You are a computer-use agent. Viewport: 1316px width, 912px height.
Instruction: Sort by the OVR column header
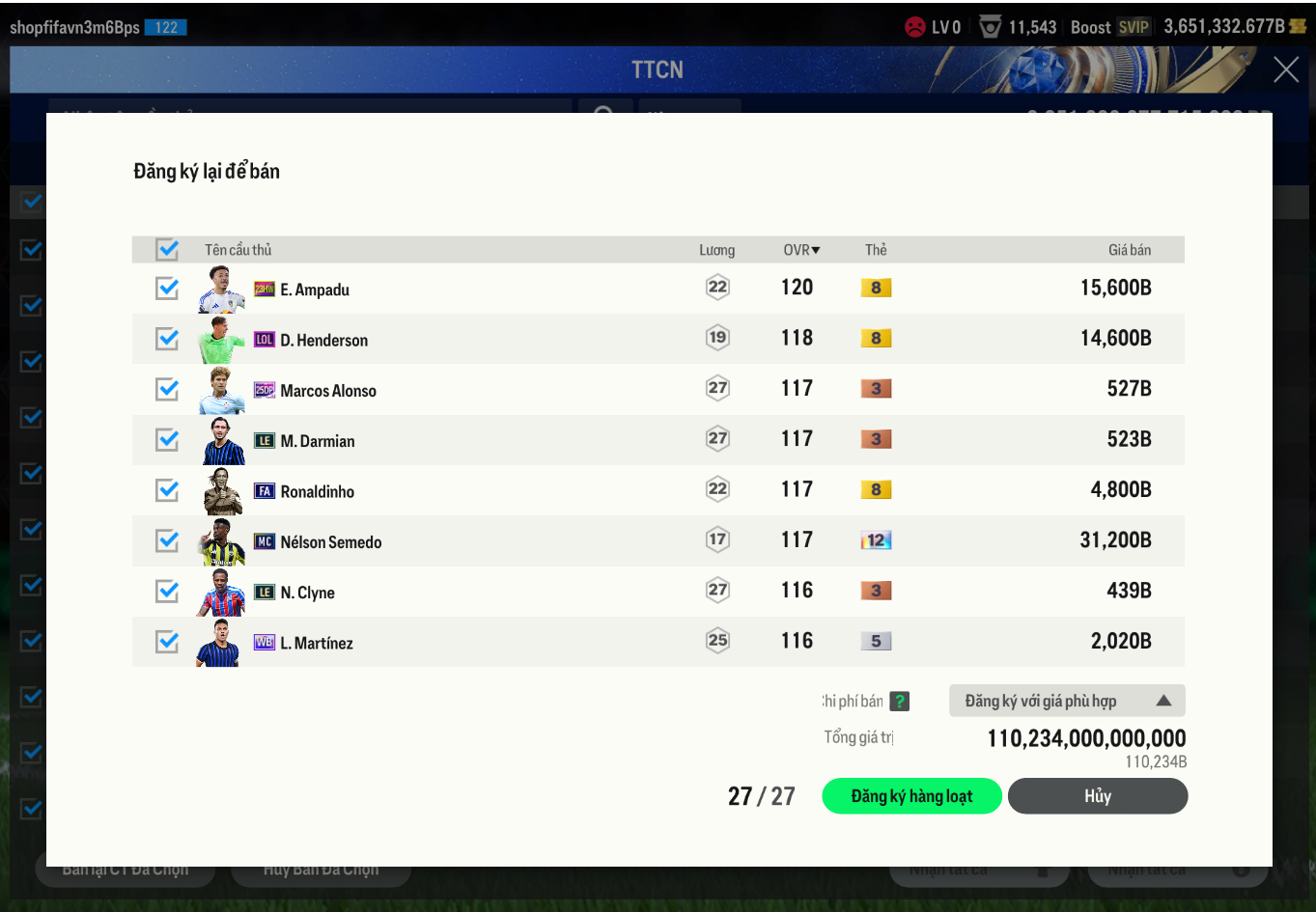pos(800,250)
